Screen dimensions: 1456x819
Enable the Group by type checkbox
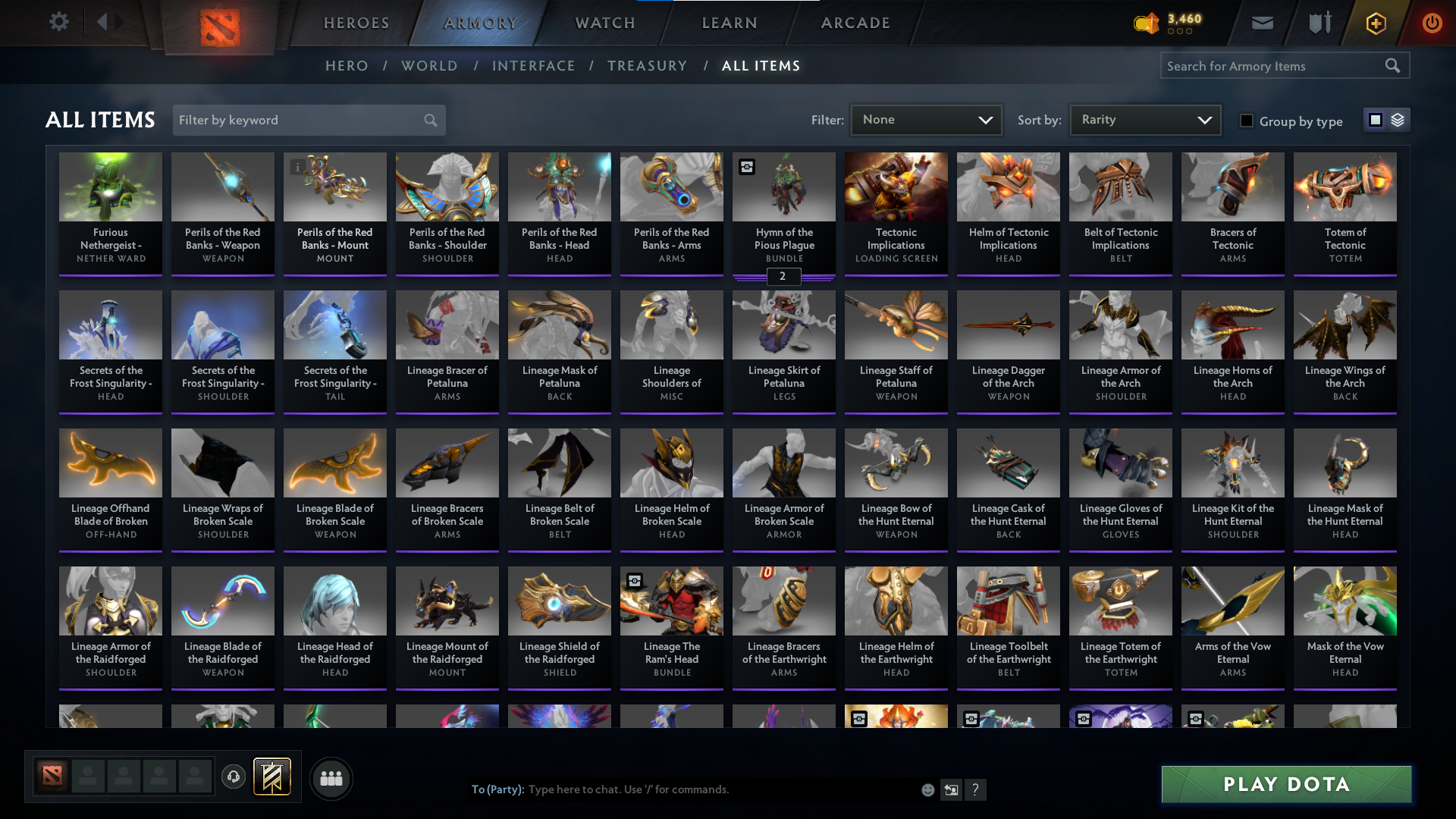click(x=1247, y=121)
